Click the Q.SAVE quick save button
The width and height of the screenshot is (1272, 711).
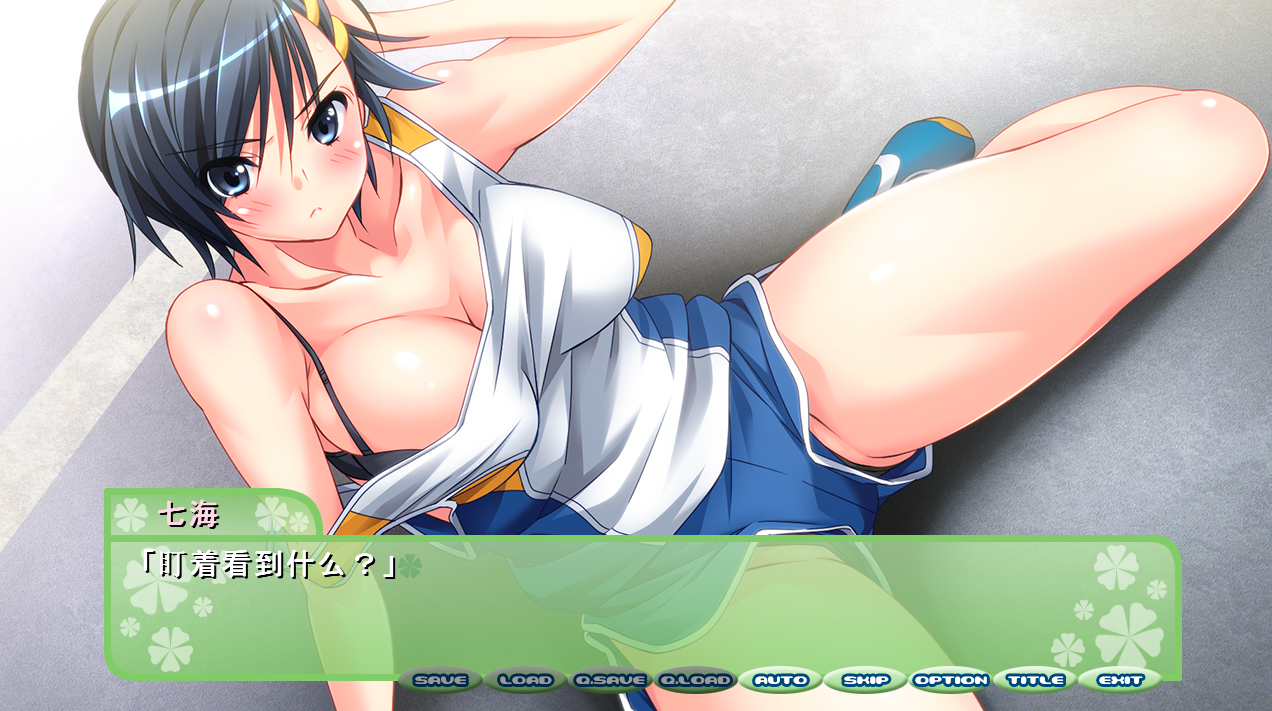[610, 681]
